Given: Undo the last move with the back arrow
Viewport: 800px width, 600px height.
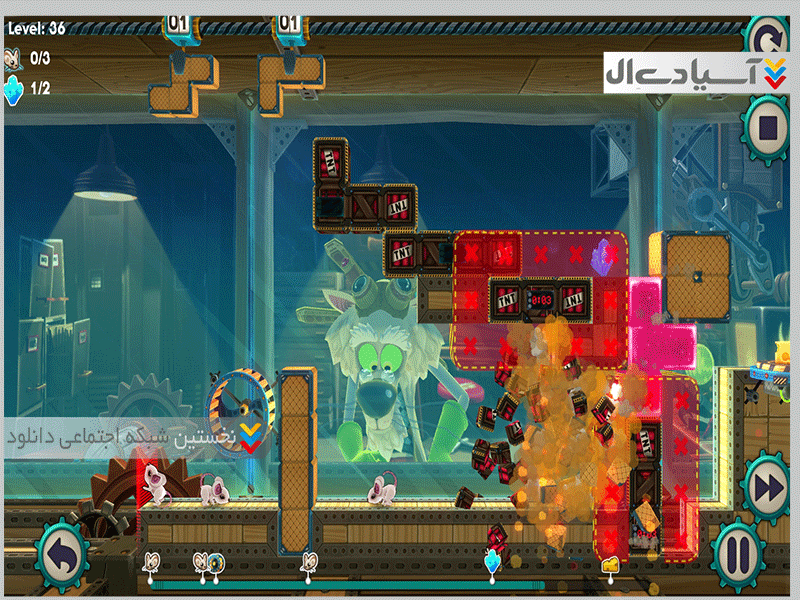Looking at the screenshot, I should click(62, 552).
